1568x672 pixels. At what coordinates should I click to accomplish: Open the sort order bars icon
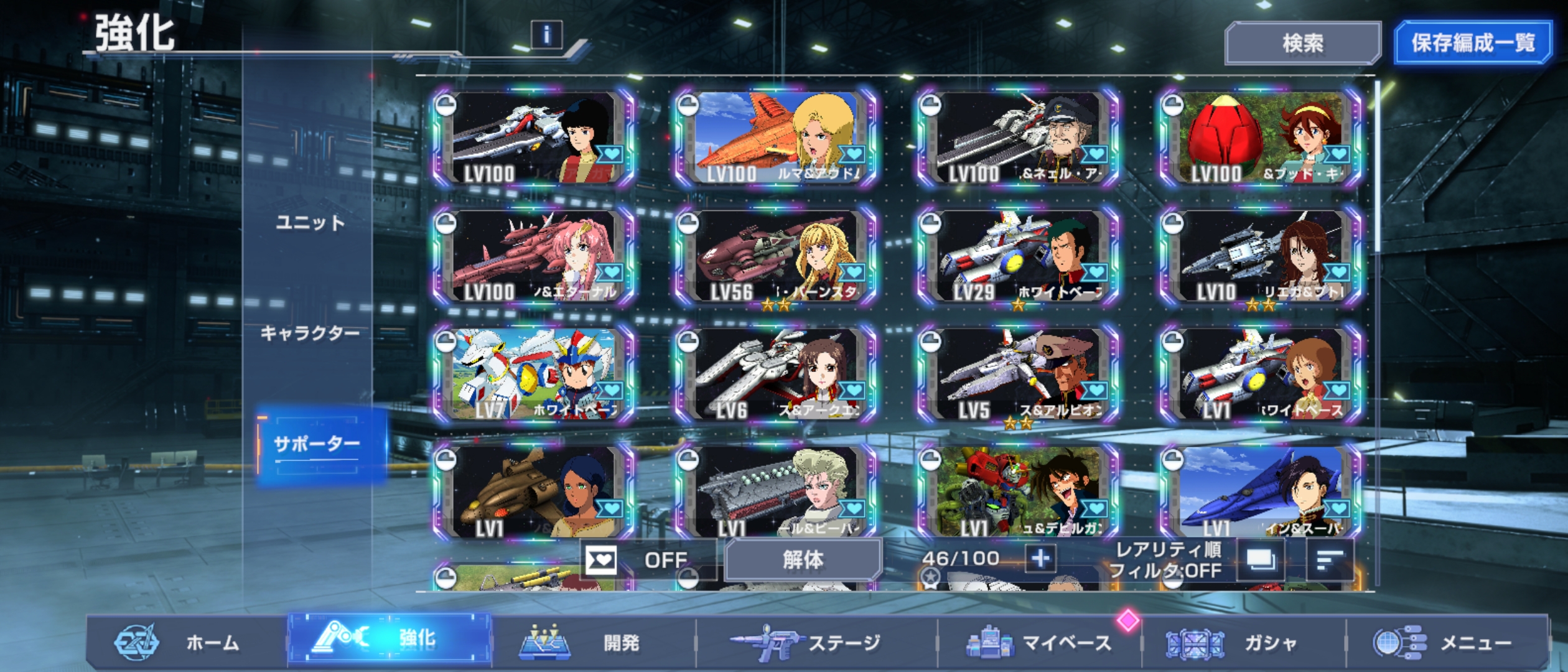click(x=1328, y=560)
